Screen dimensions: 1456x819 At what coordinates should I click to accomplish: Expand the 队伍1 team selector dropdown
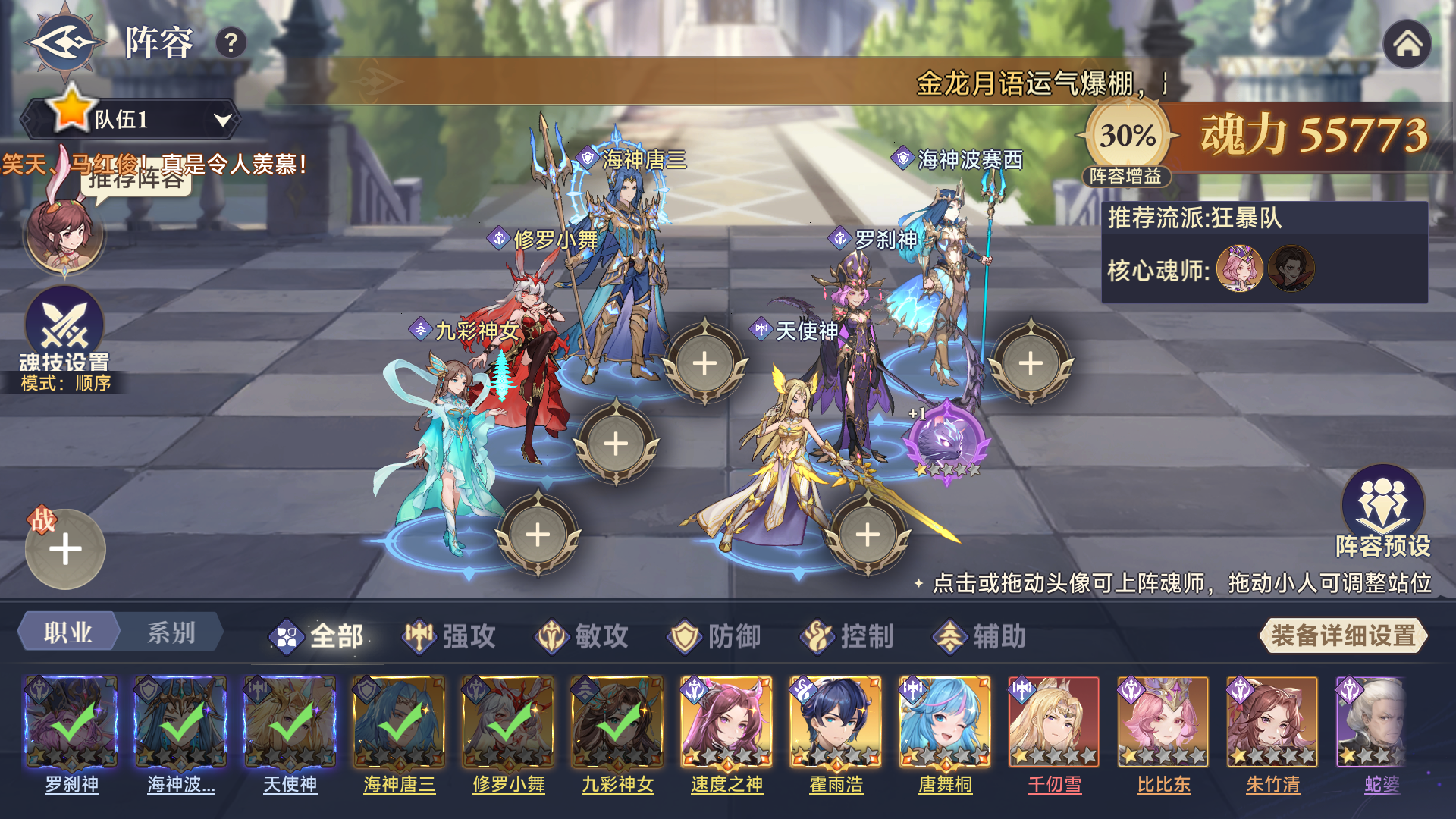136,119
